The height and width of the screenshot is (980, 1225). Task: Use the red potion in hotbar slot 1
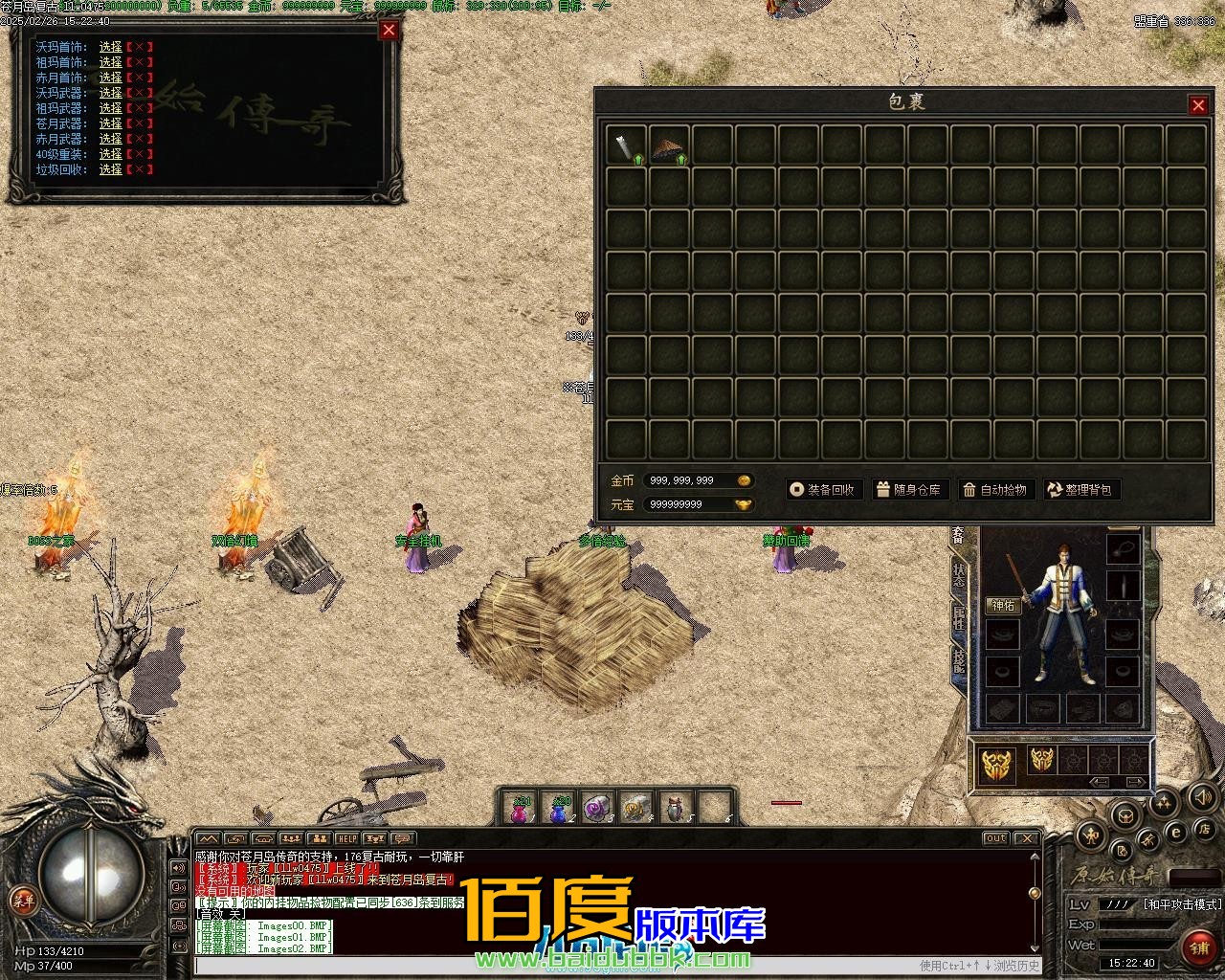(x=521, y=810)
